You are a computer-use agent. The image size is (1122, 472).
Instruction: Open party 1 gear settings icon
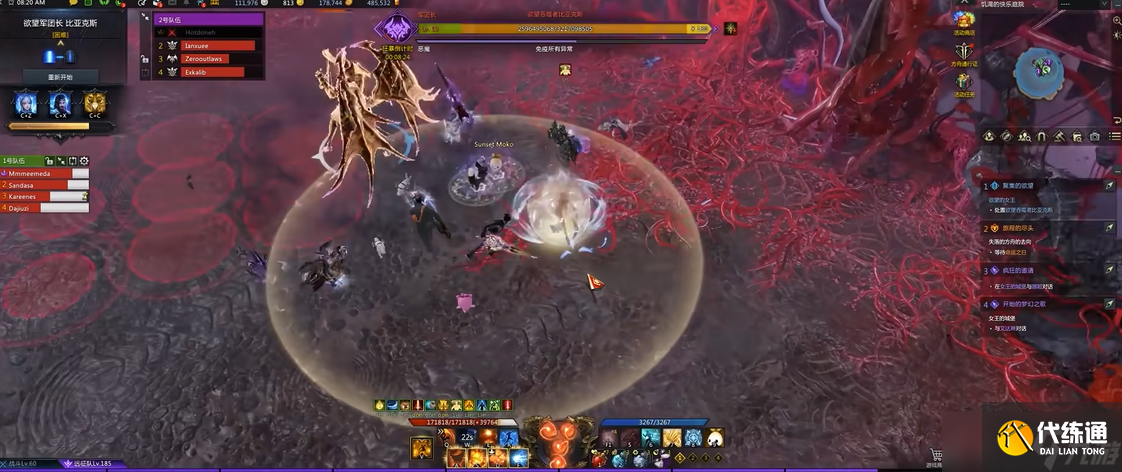pos(84,161)
